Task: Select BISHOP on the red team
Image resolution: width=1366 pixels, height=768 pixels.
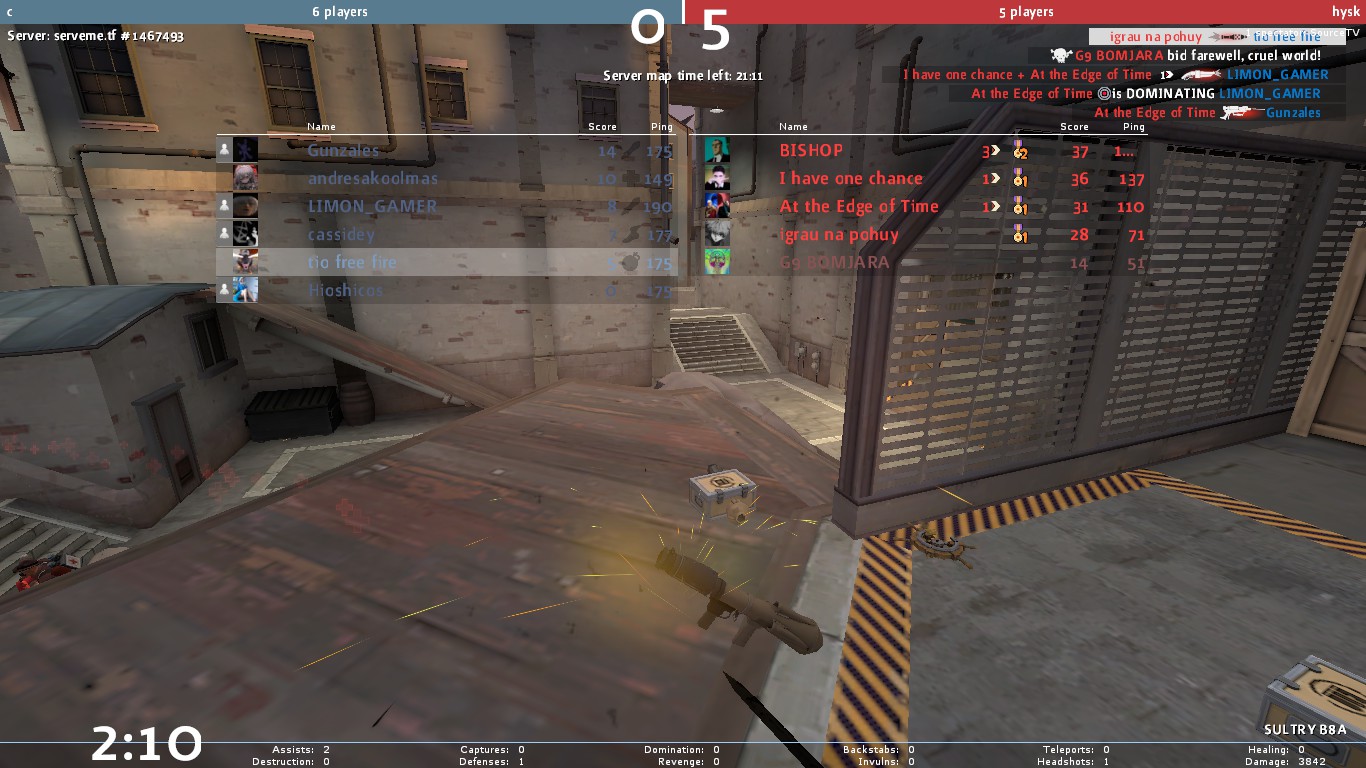Action: [x=811, y=150]
